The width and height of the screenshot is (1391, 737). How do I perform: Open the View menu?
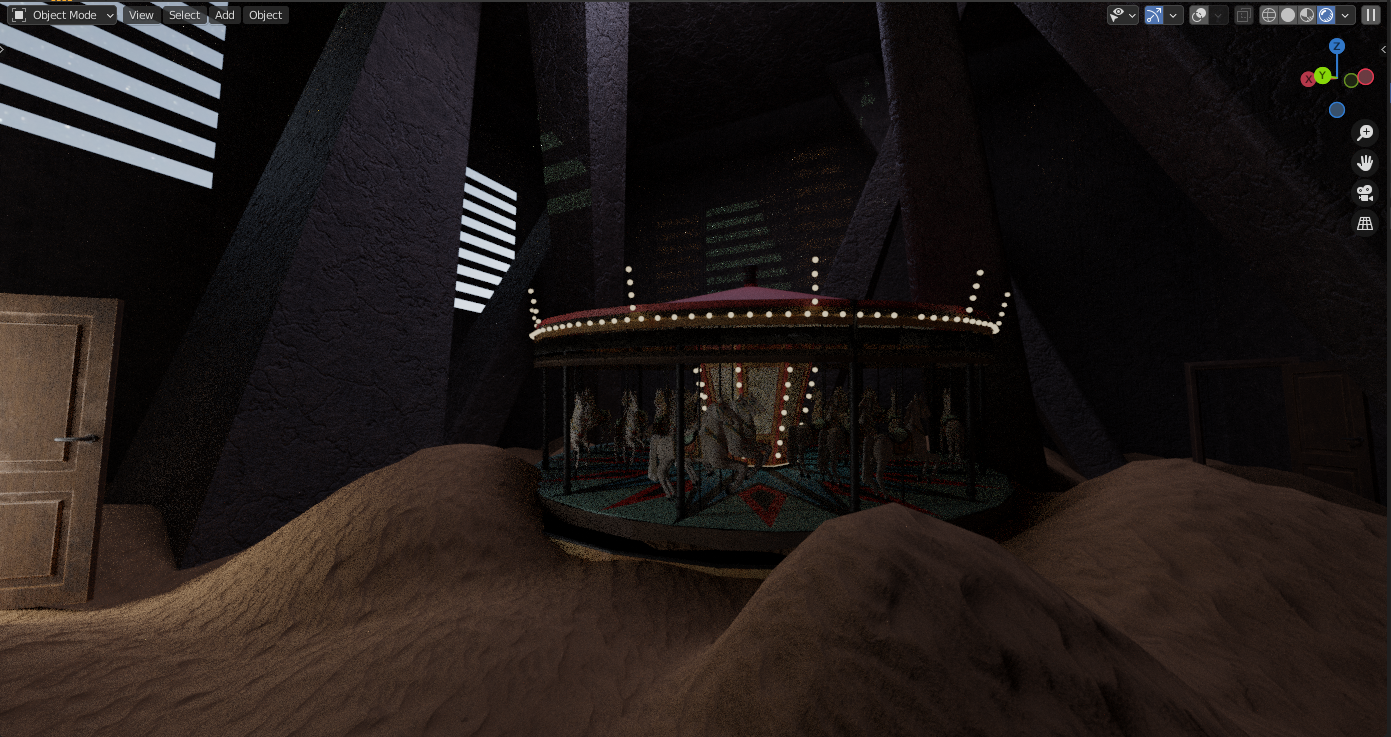[x=141, y=15]
